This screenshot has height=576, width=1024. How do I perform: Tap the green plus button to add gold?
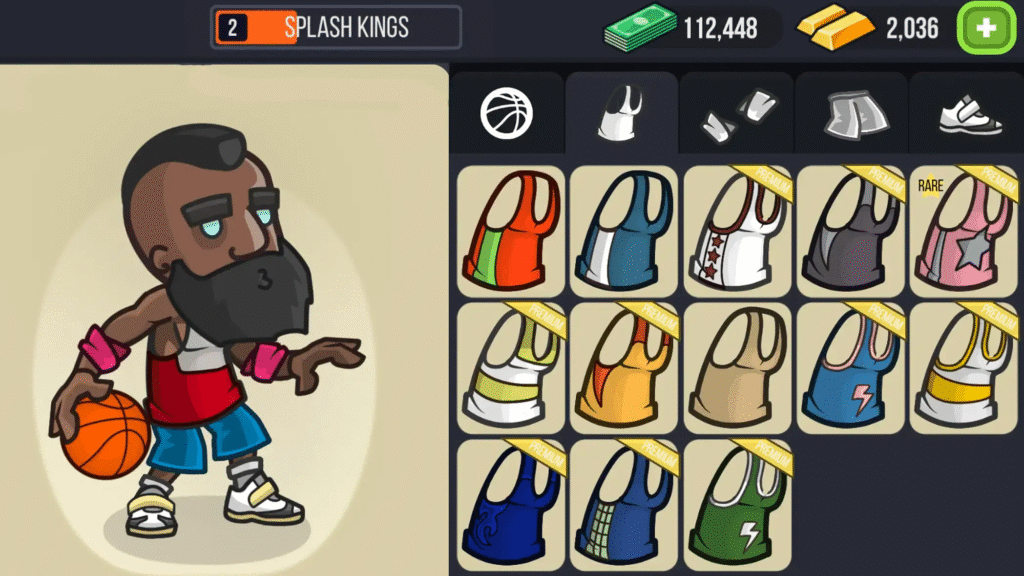pos(986,28)
